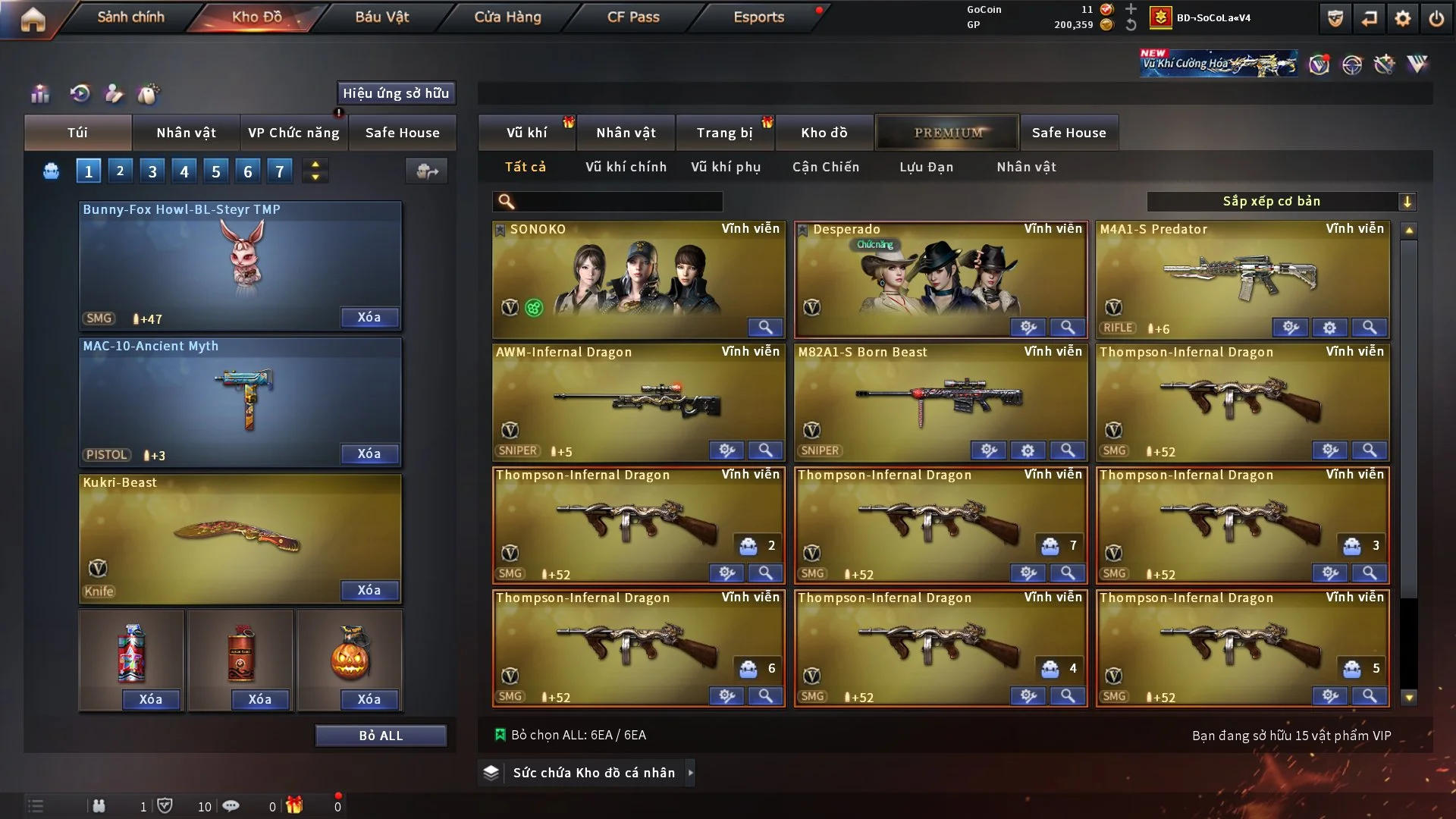Open the Báu Vật menu
The height and width of the screenshot is (819, 1456).
point(383,17)
